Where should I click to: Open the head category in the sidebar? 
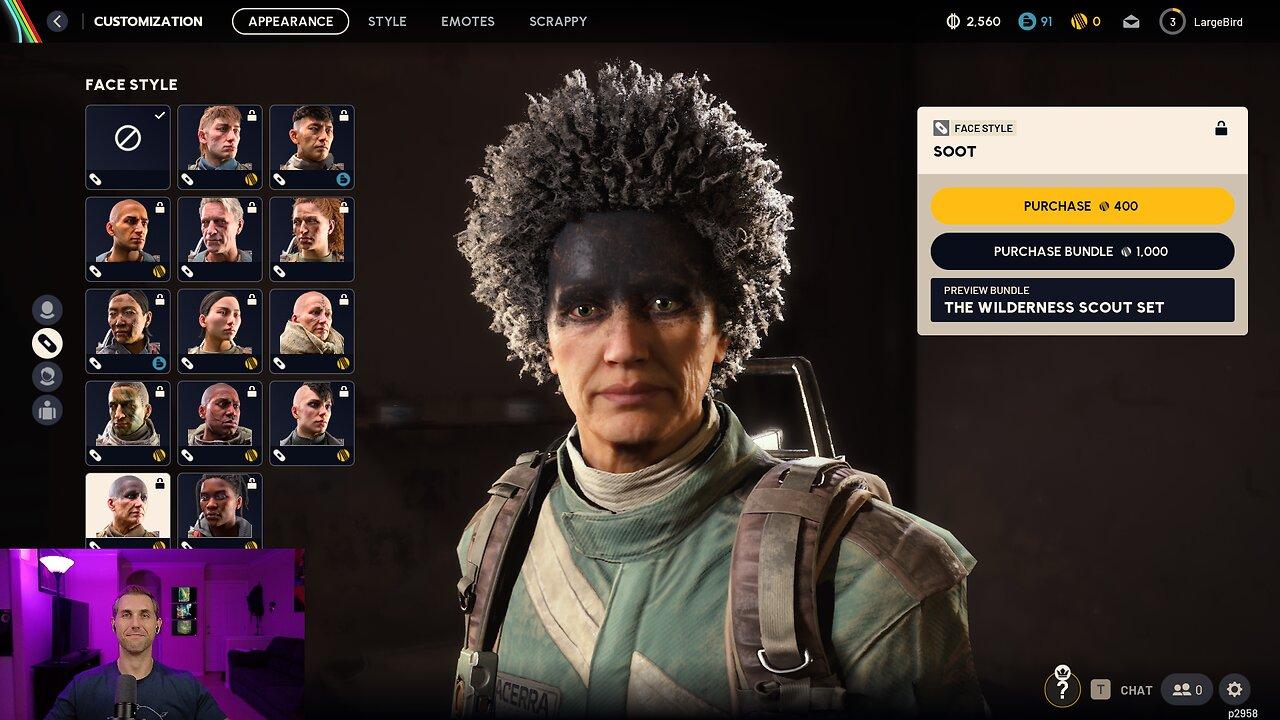(47, 310)
